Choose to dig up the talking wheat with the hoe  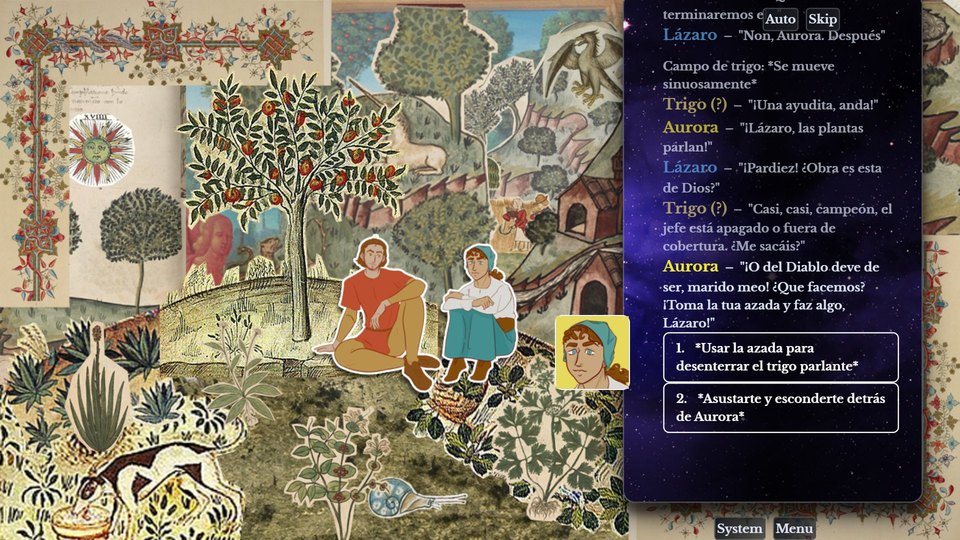tap(780, 357)
